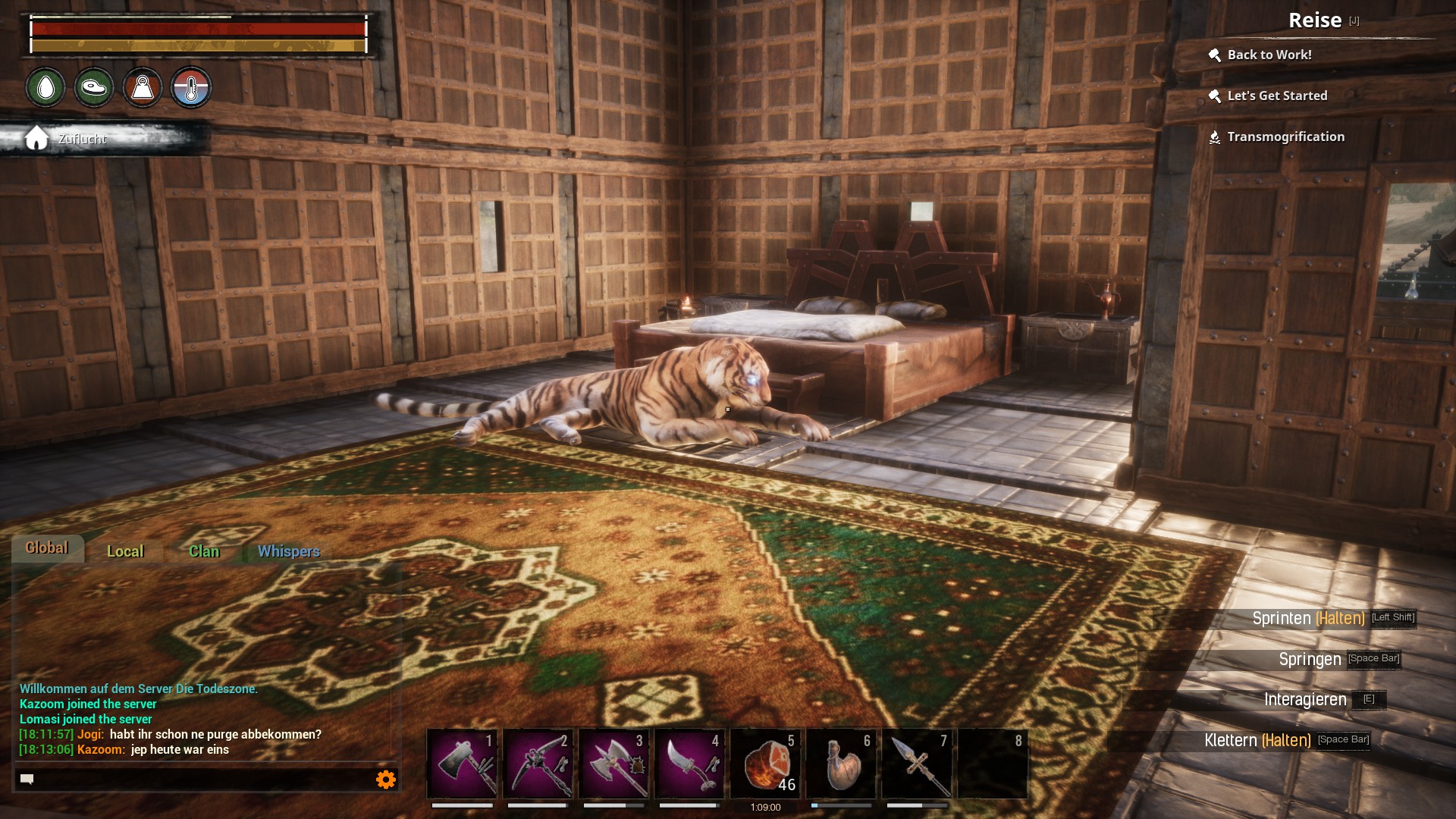
Task: Open chat settings via the orange gear
Action: click(x=386, y=780)
